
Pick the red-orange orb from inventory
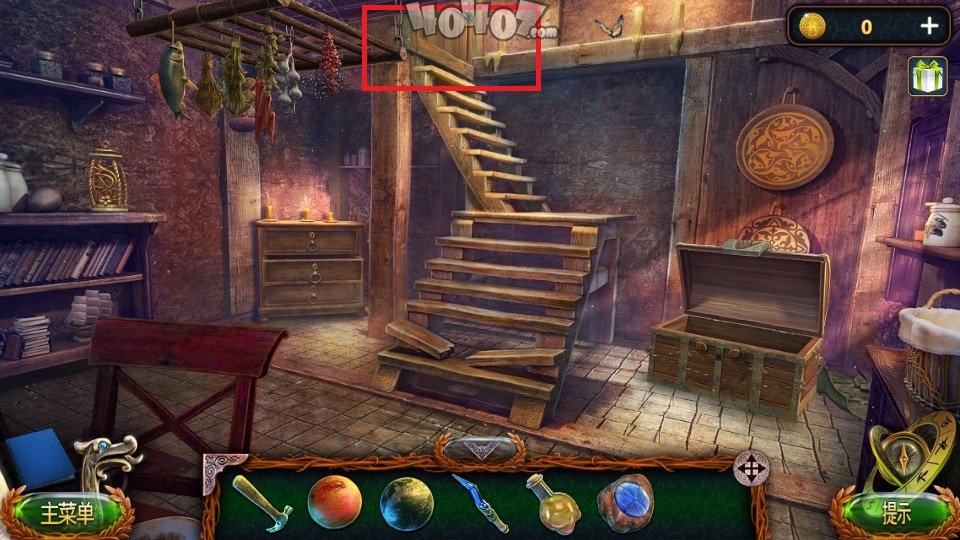pos(334,502)
